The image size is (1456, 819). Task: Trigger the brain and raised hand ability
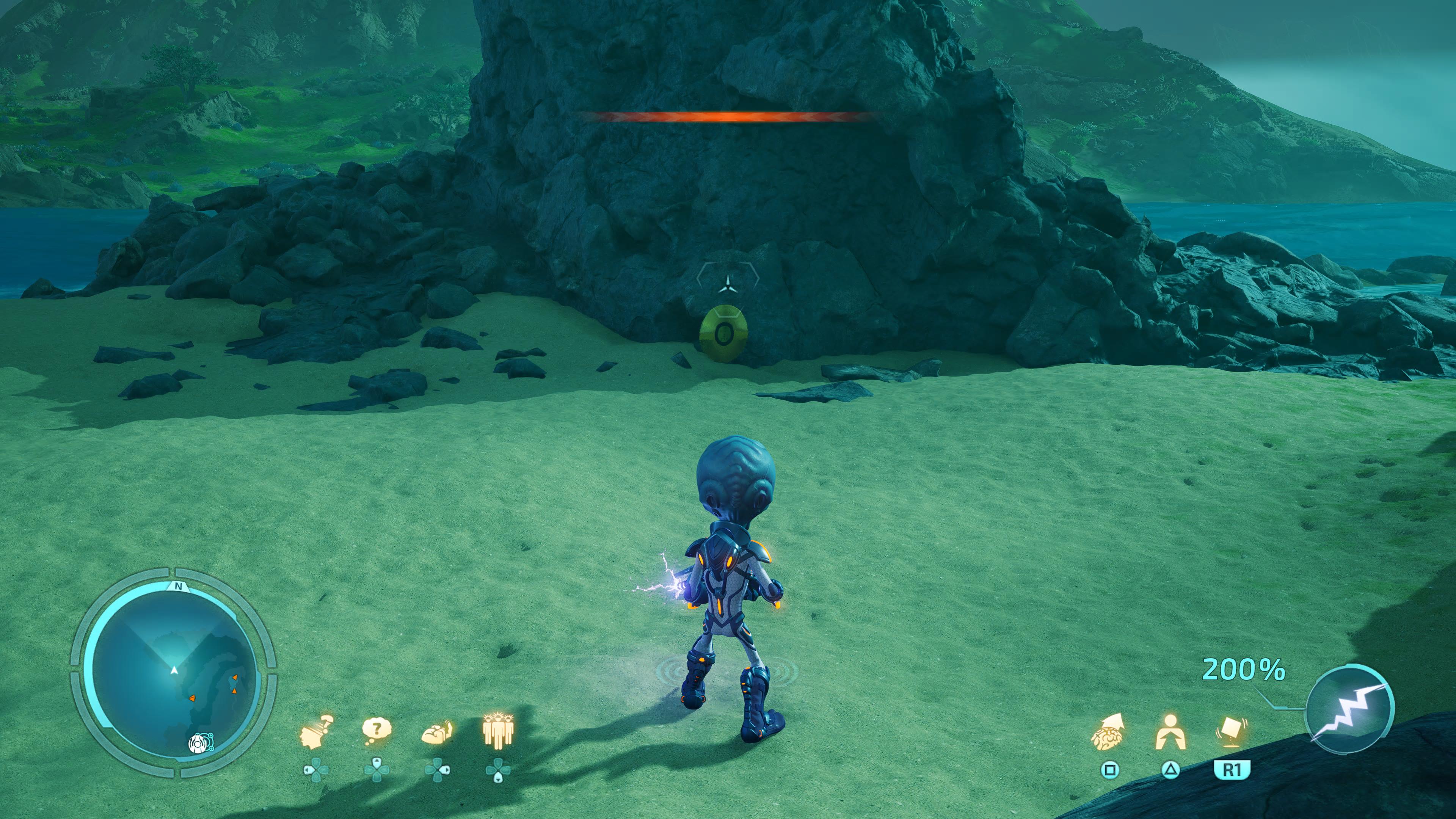(438, 733)
